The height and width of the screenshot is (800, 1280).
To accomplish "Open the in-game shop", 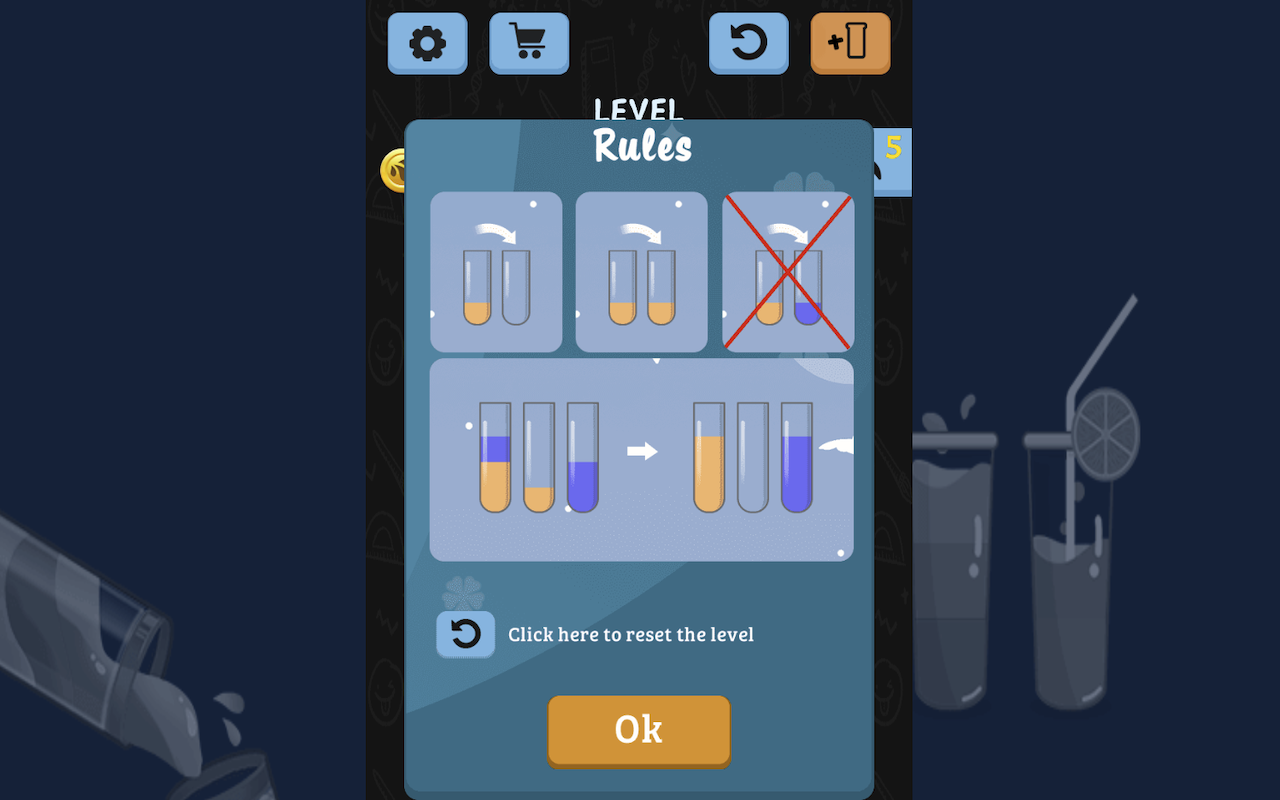I will [x=529, y=44].
